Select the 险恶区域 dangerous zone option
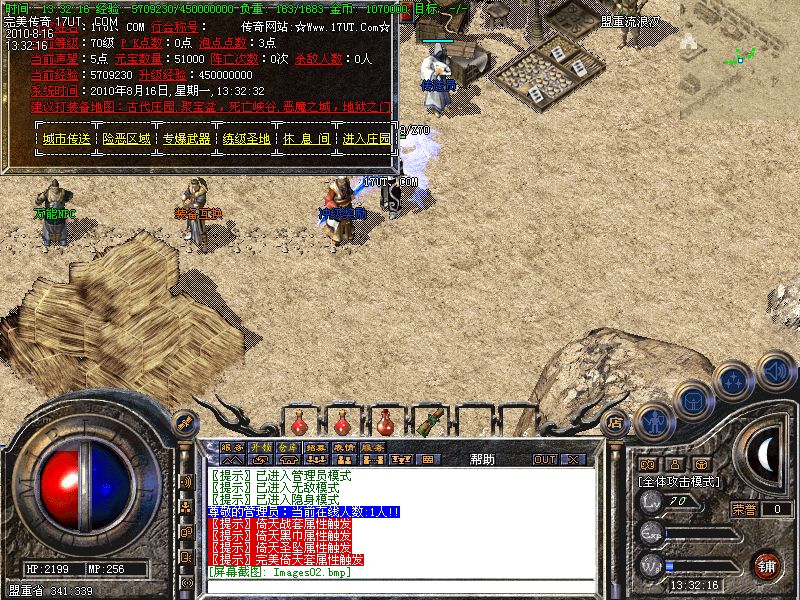800x600 pixels. 126,139
